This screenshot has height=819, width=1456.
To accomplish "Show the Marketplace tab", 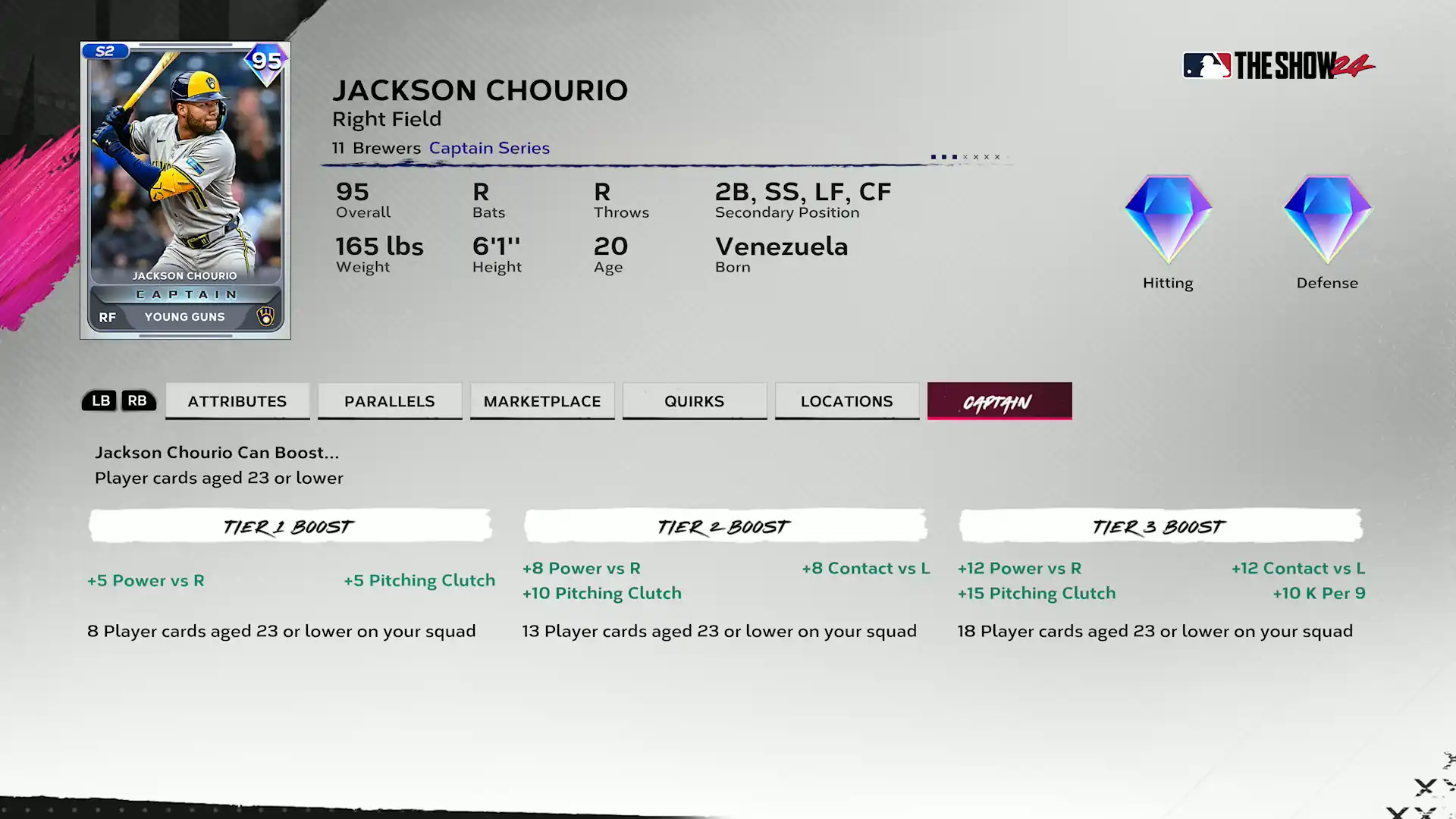I will tap(542, 401).
